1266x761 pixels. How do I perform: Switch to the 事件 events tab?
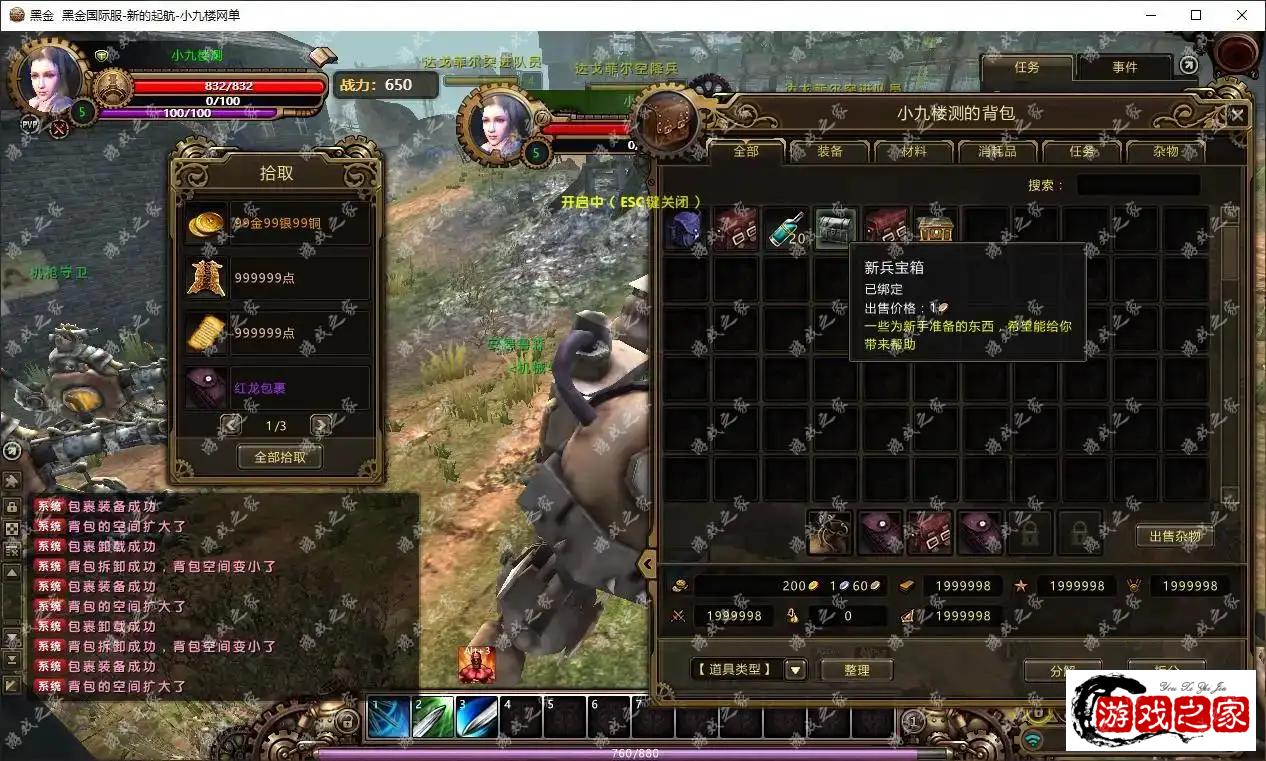pyautogui.click(x=1124, y=67)
